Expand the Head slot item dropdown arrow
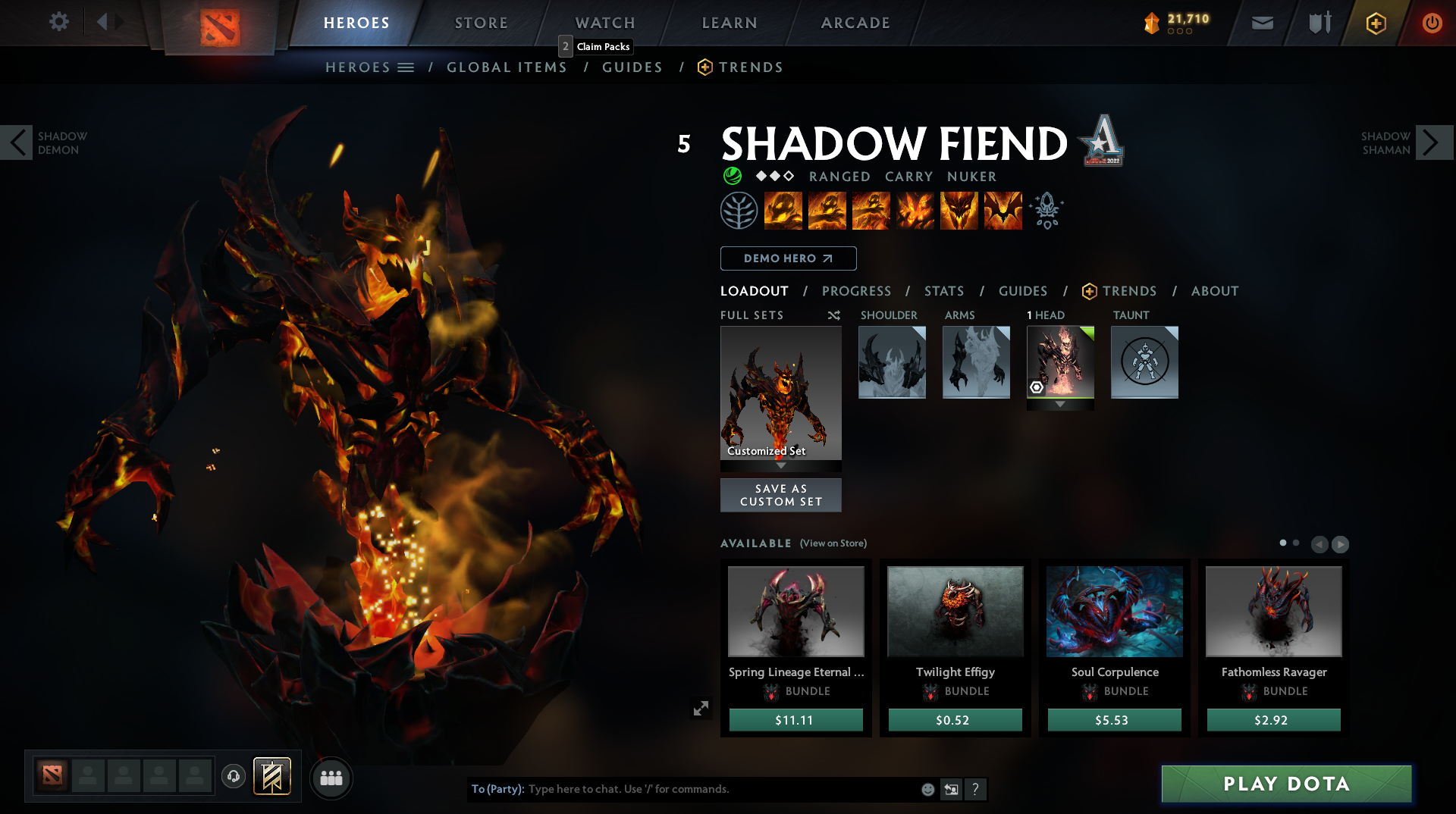This screenshot has height=814, width=1456. 1060,404
